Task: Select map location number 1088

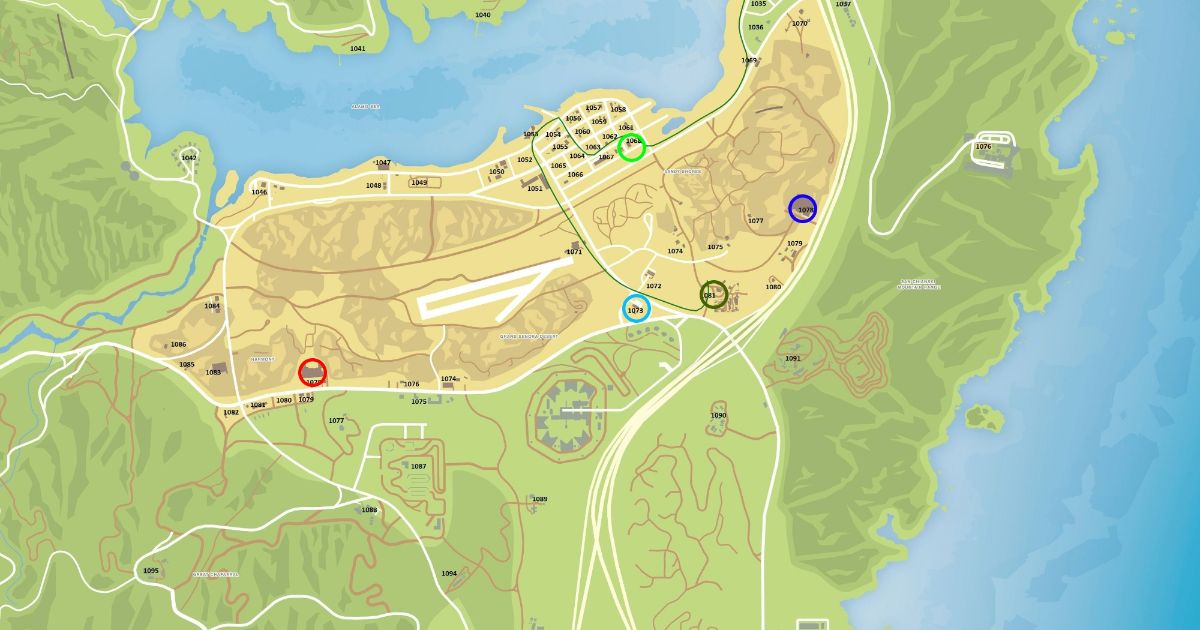Action: click(369, 510)
